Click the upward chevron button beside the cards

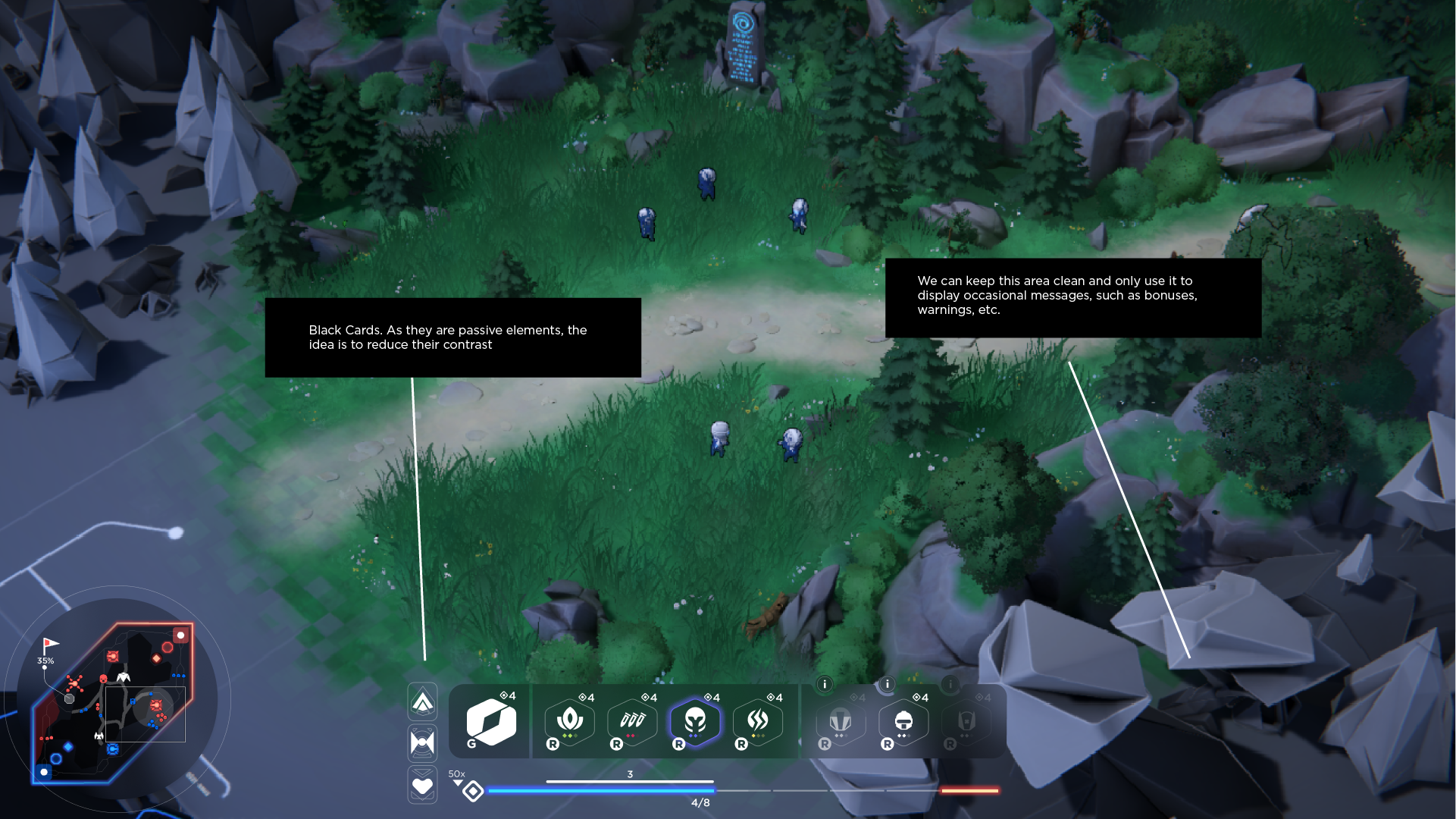coord(422,702)
